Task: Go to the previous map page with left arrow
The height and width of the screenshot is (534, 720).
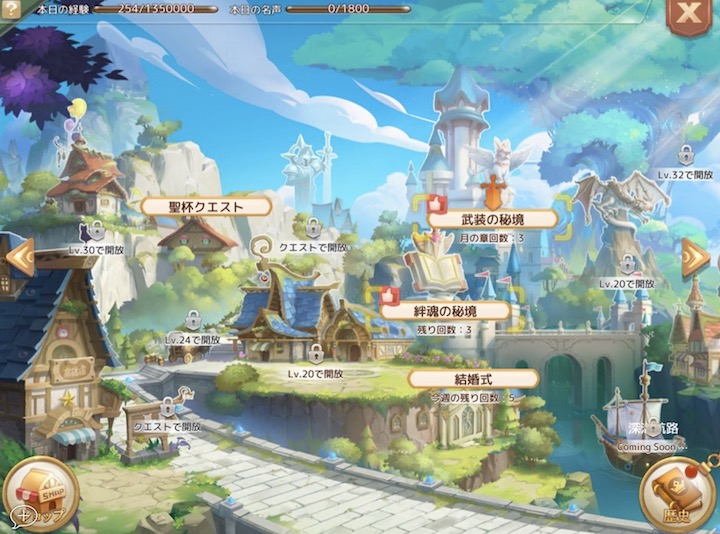Action: pyautogui.click(x=19, y=259)
